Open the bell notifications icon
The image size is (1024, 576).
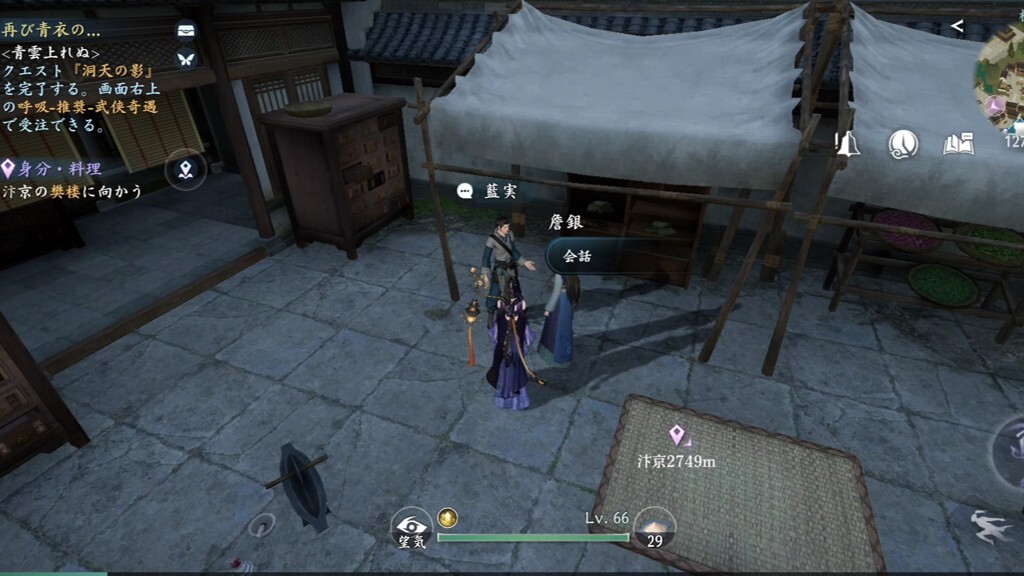848,144
